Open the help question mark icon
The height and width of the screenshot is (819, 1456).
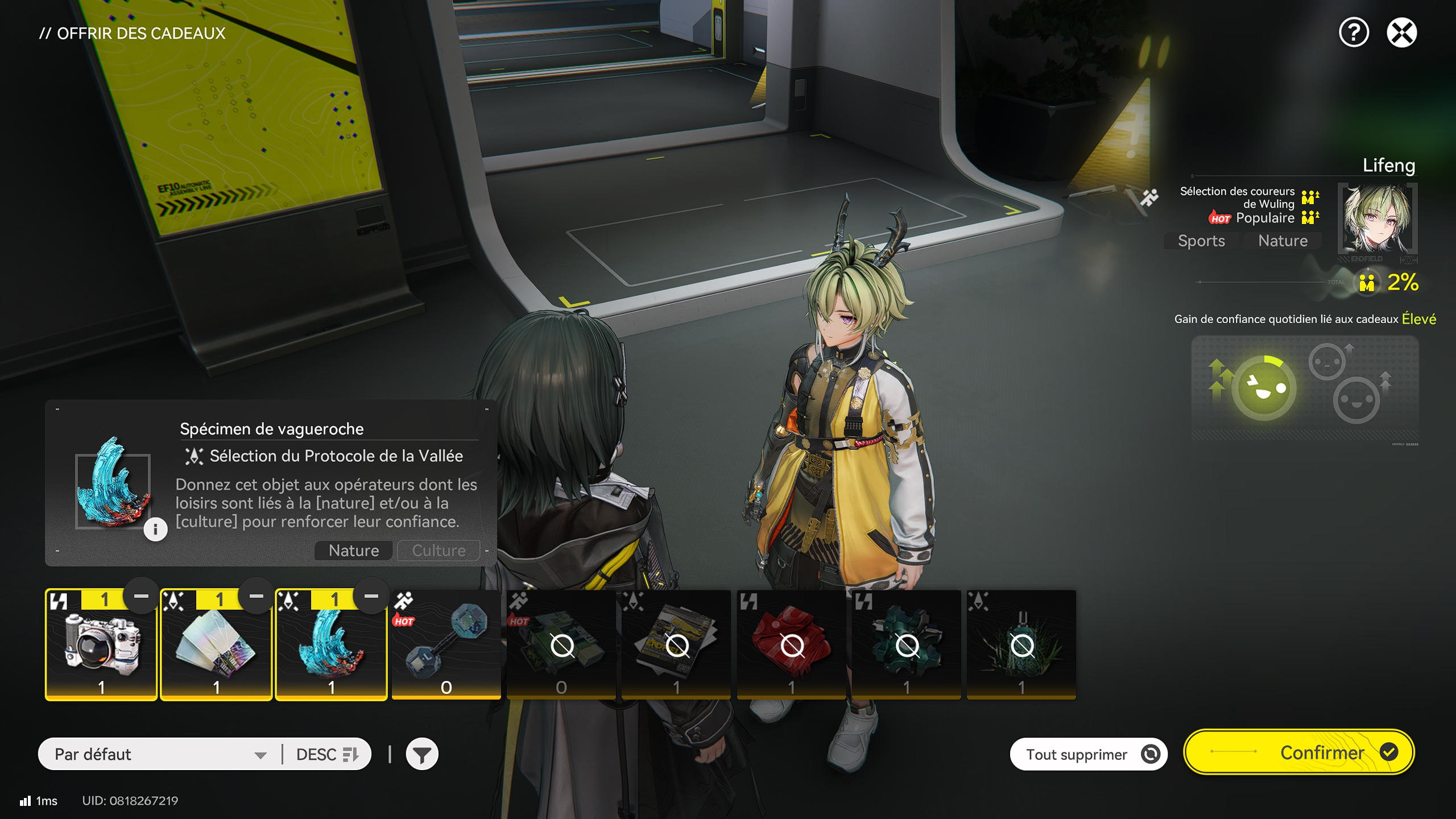pos(1354,34)
